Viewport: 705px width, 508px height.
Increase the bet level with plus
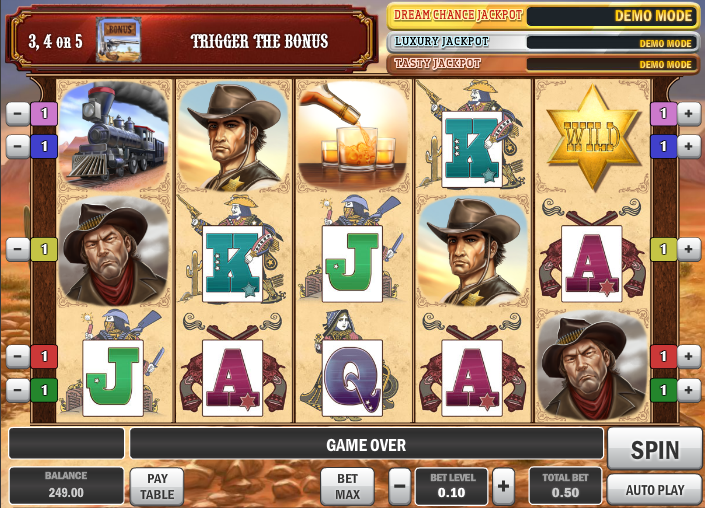pyautogui.click(x=503, y=486)
